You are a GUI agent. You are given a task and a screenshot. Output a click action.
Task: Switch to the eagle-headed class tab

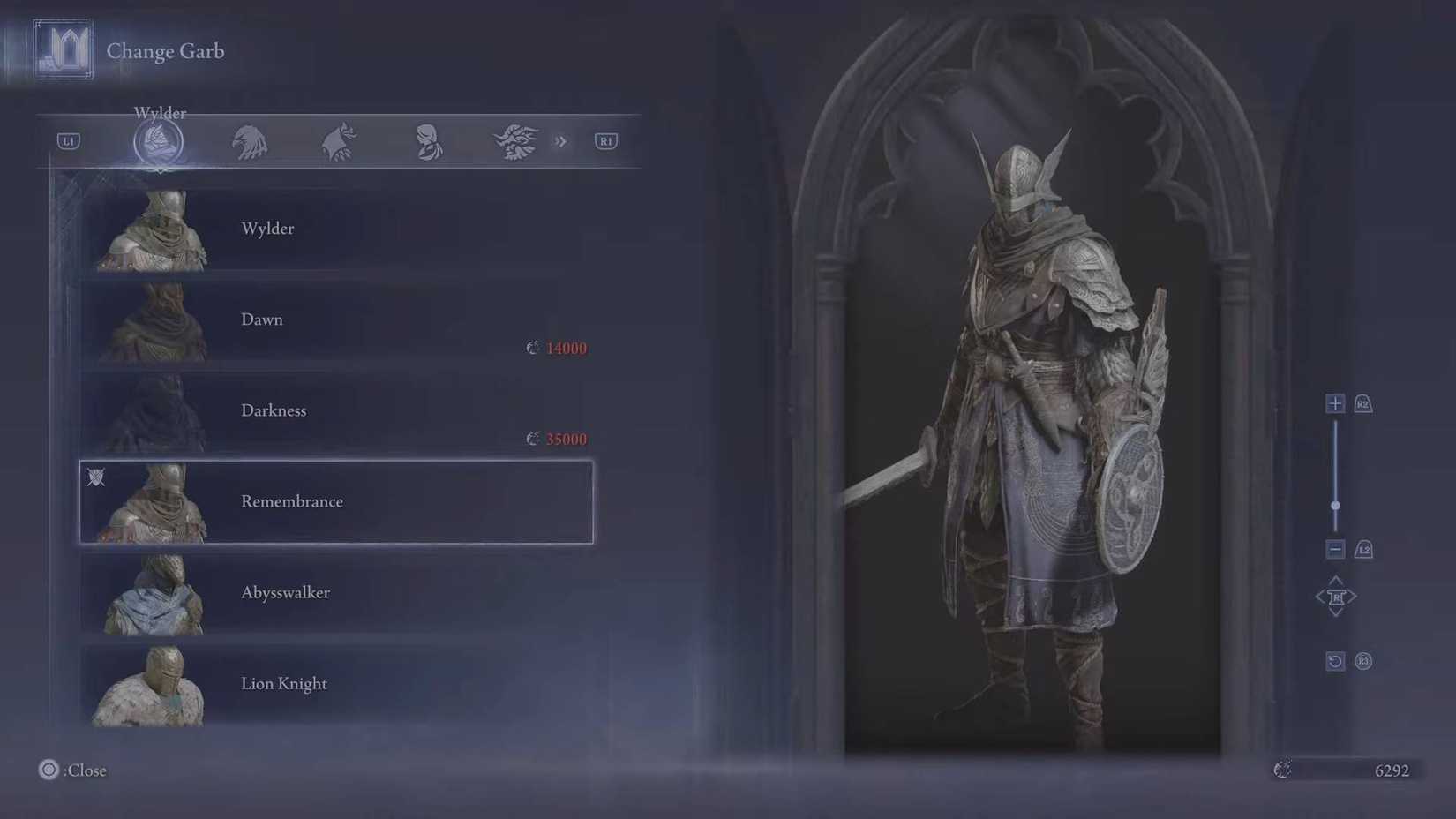250,141
